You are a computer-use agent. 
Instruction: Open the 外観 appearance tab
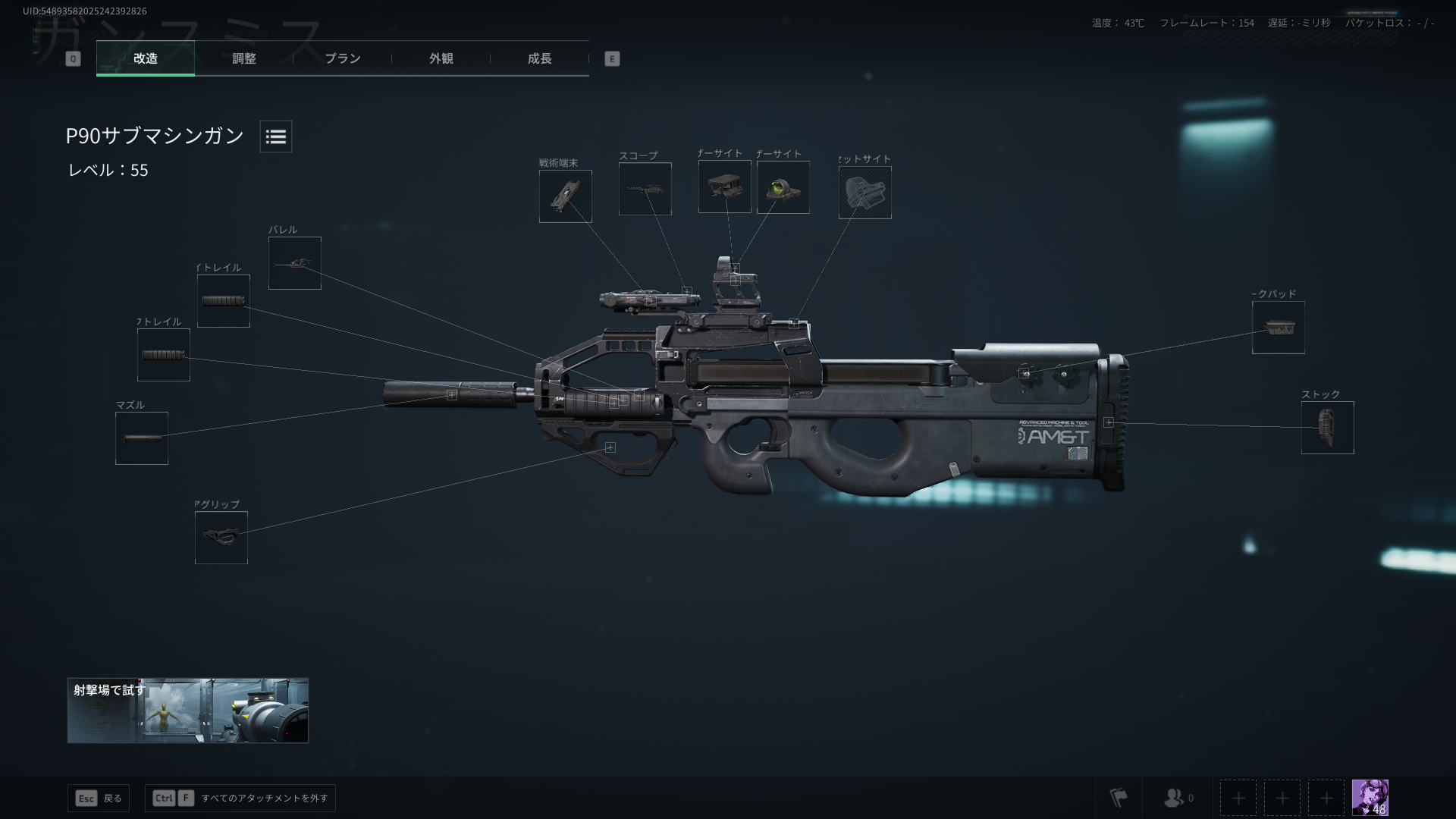[441, 58]
